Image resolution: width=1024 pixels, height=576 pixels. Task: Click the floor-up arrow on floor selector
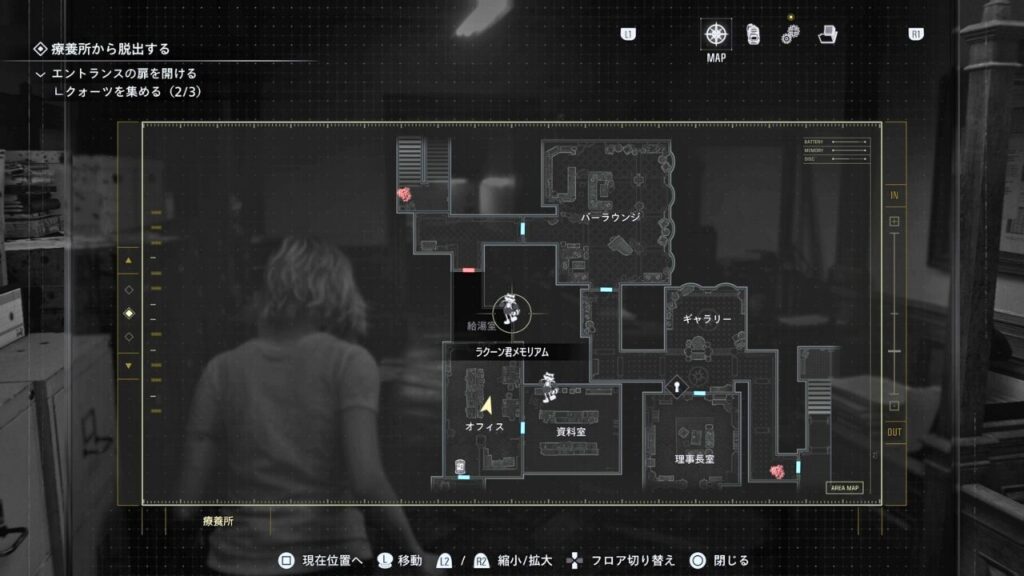pyautogui.click(x=128, y=262)
